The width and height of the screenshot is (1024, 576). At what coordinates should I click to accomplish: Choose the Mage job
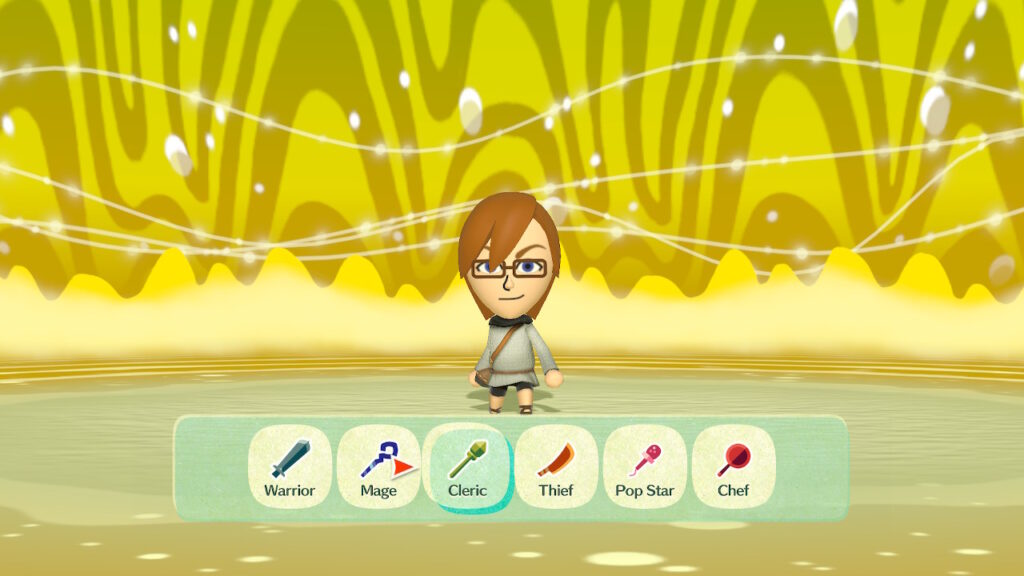click(378, 467)
